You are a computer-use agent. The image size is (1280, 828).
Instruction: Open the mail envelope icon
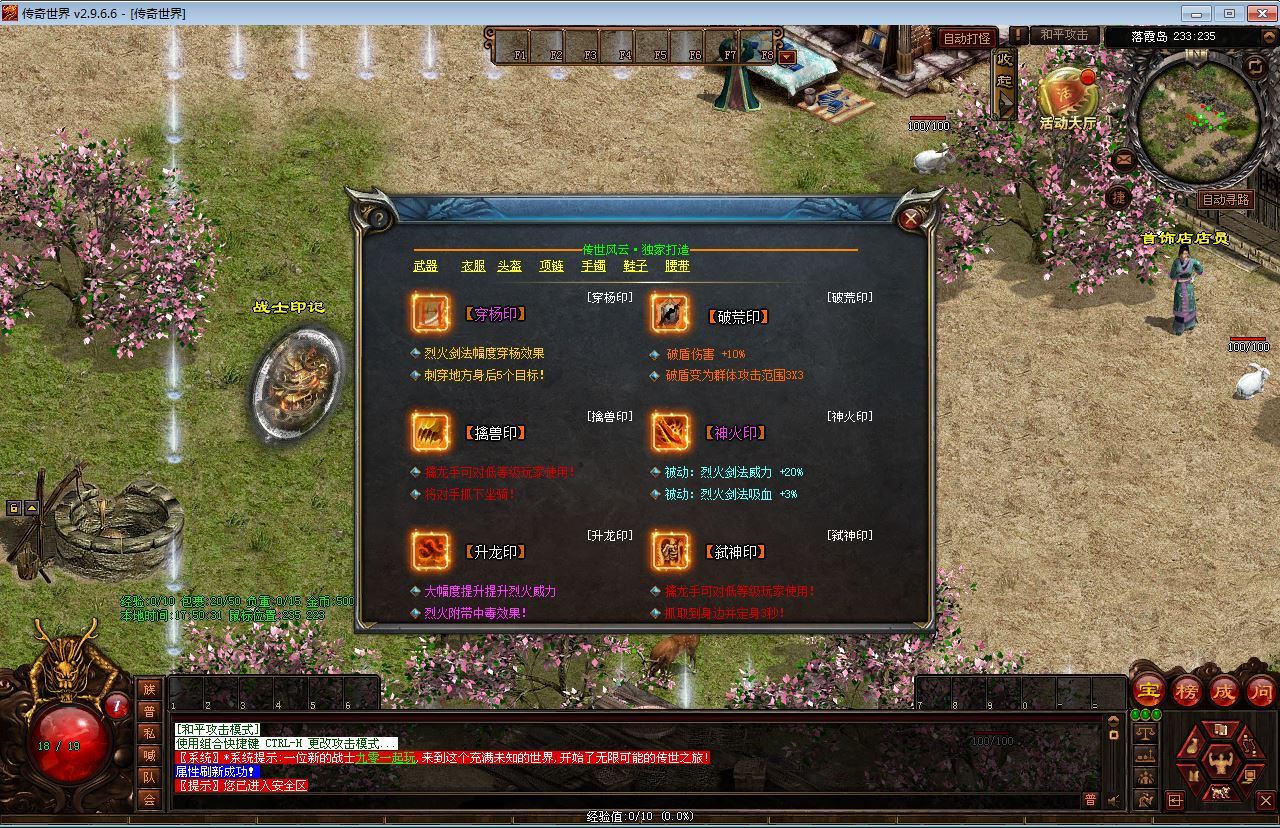coord(1123,159)
